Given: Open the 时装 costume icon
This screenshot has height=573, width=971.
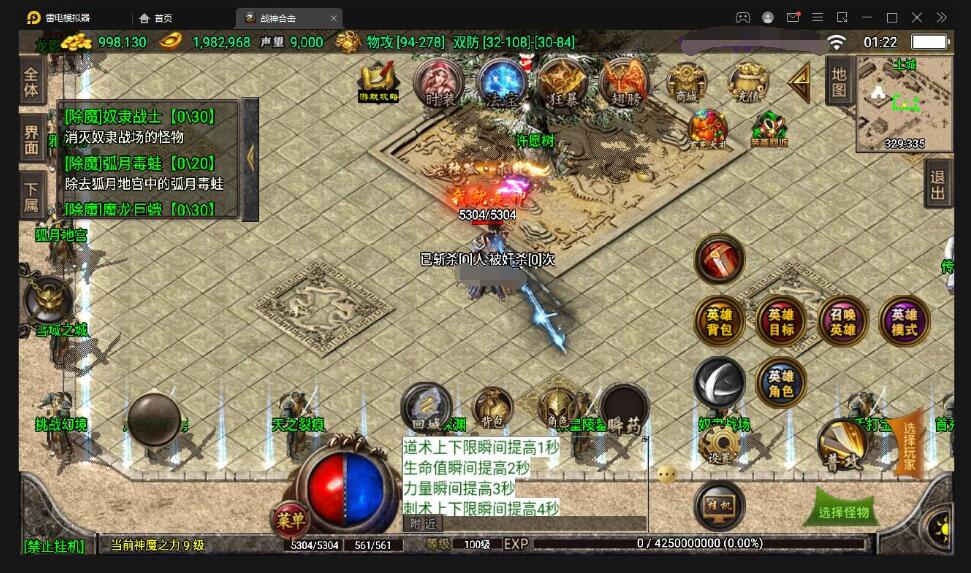Looking at the screenshot, I should (x=439, y=83).
